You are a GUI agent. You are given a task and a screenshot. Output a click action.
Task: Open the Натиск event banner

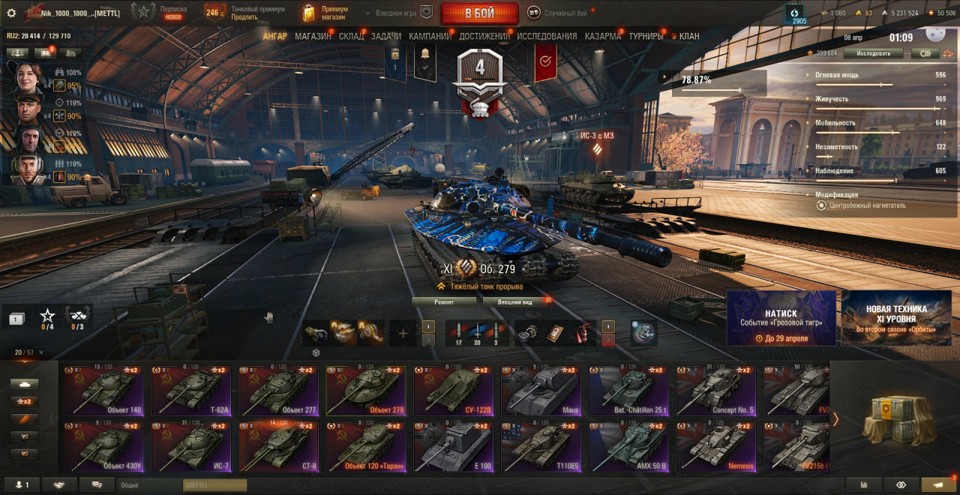[x=781, y=318]
